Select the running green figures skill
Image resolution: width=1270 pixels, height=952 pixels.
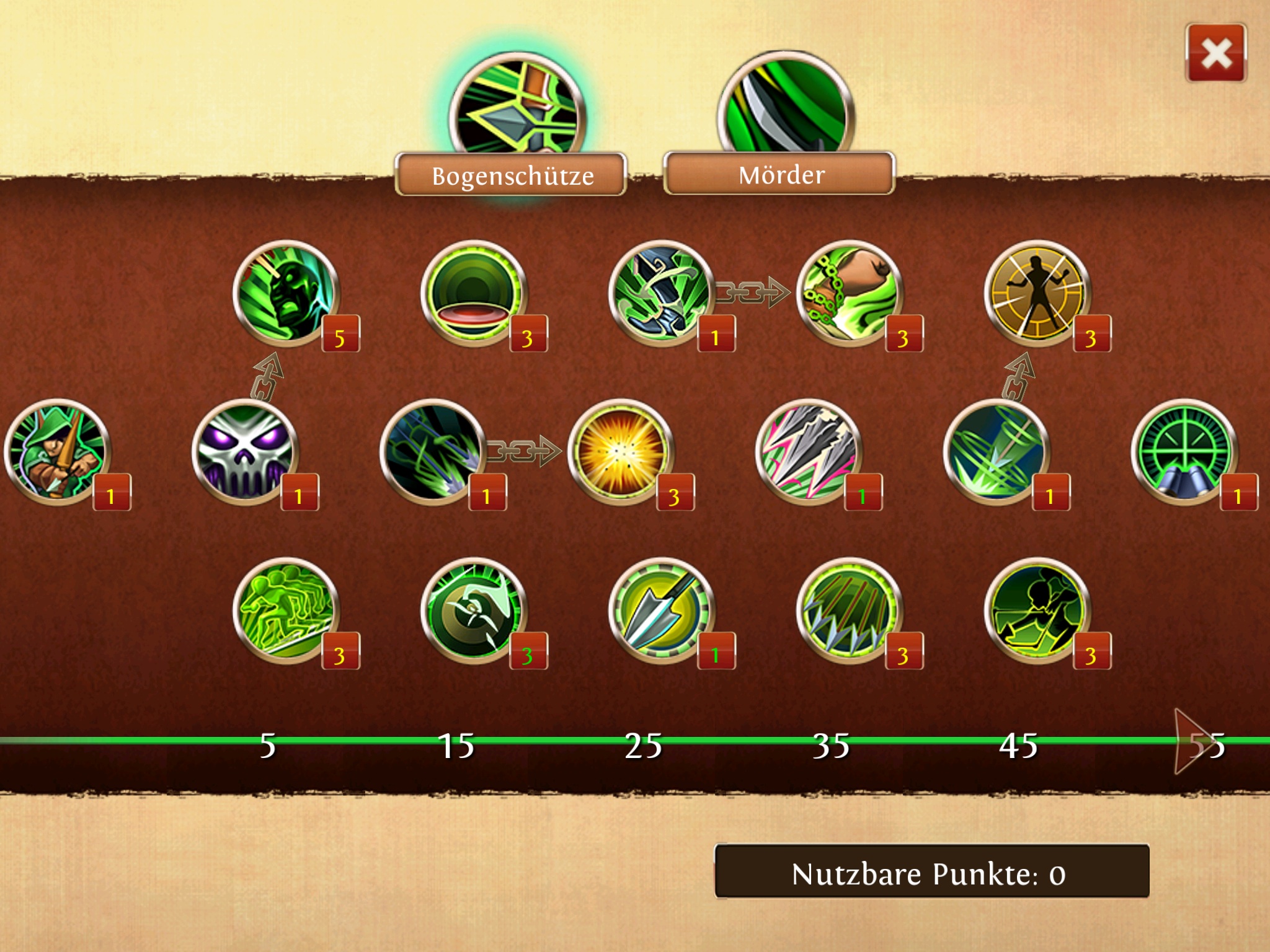286,610
